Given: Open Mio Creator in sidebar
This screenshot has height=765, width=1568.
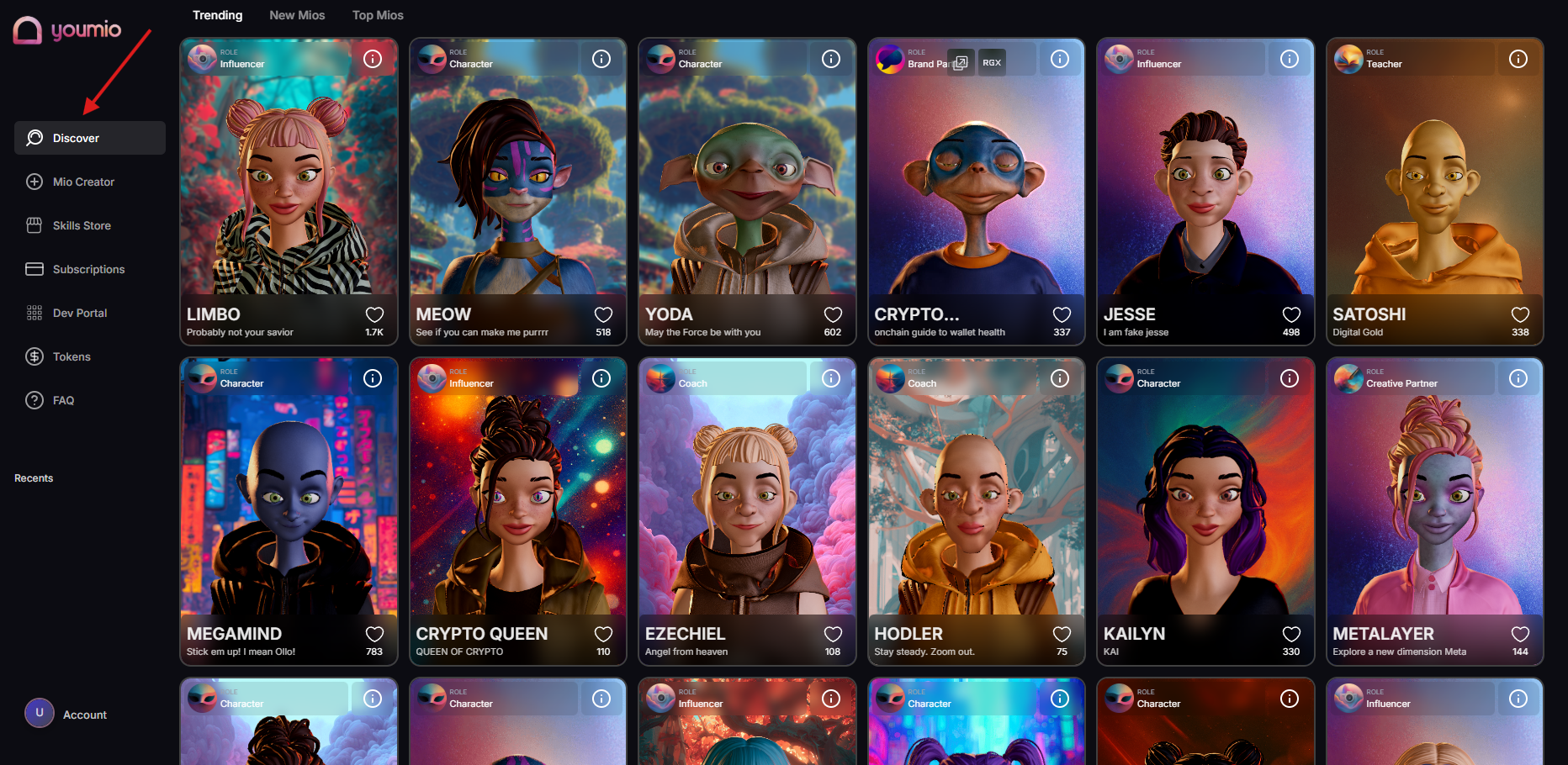Looking at the screenshot, I should click(x=82, y=182).
